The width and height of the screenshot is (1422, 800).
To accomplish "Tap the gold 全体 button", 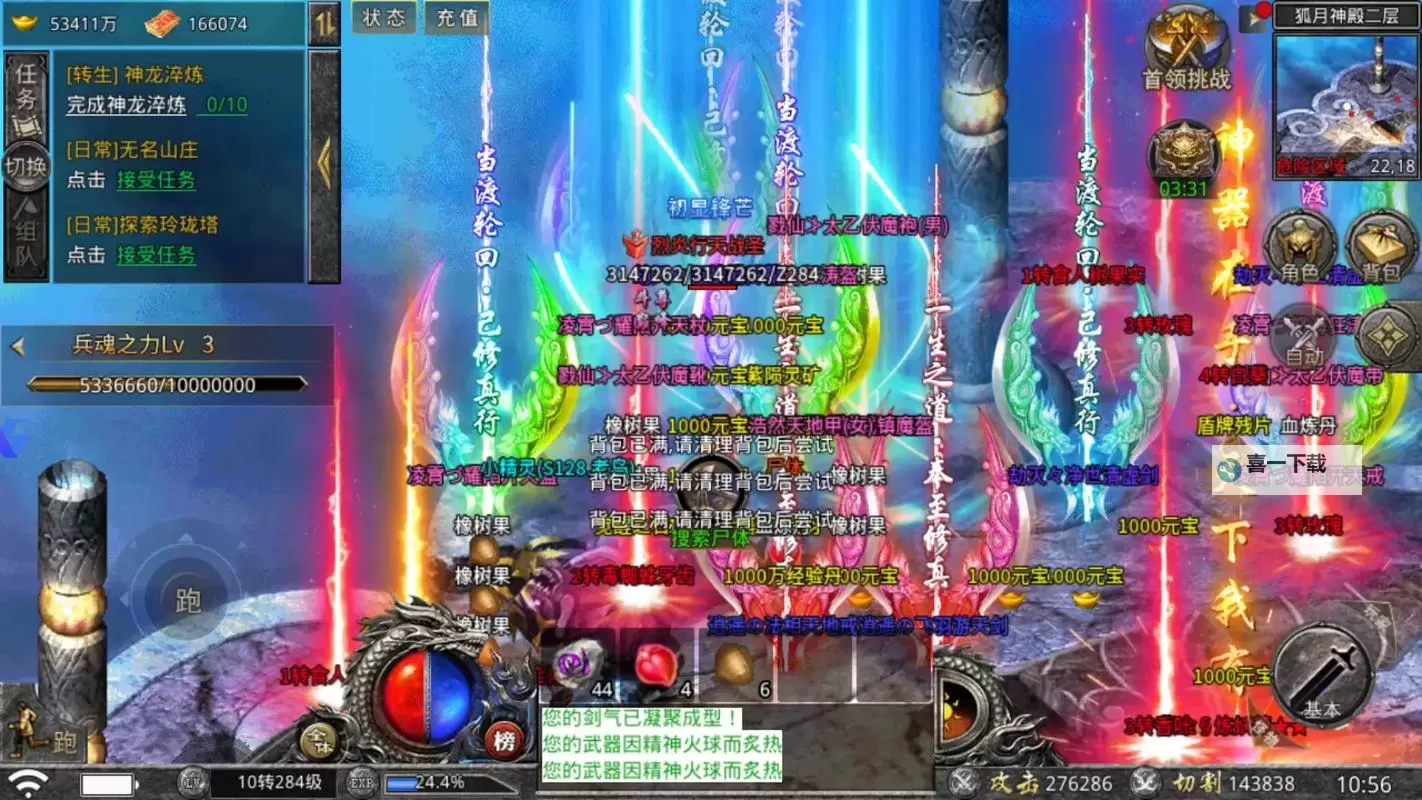I will (318, 741).
